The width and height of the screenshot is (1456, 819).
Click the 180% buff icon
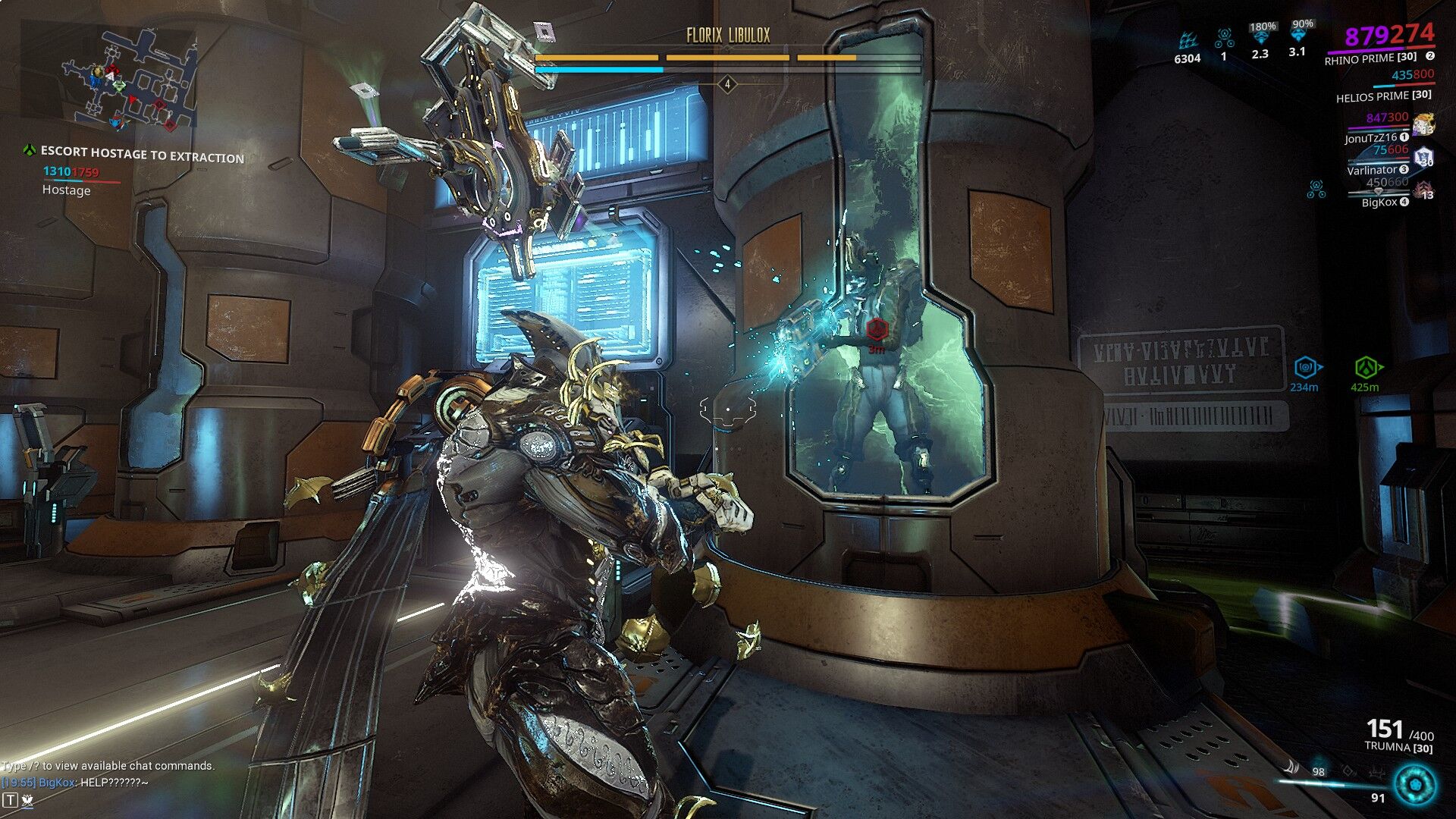coord(1261,38)
